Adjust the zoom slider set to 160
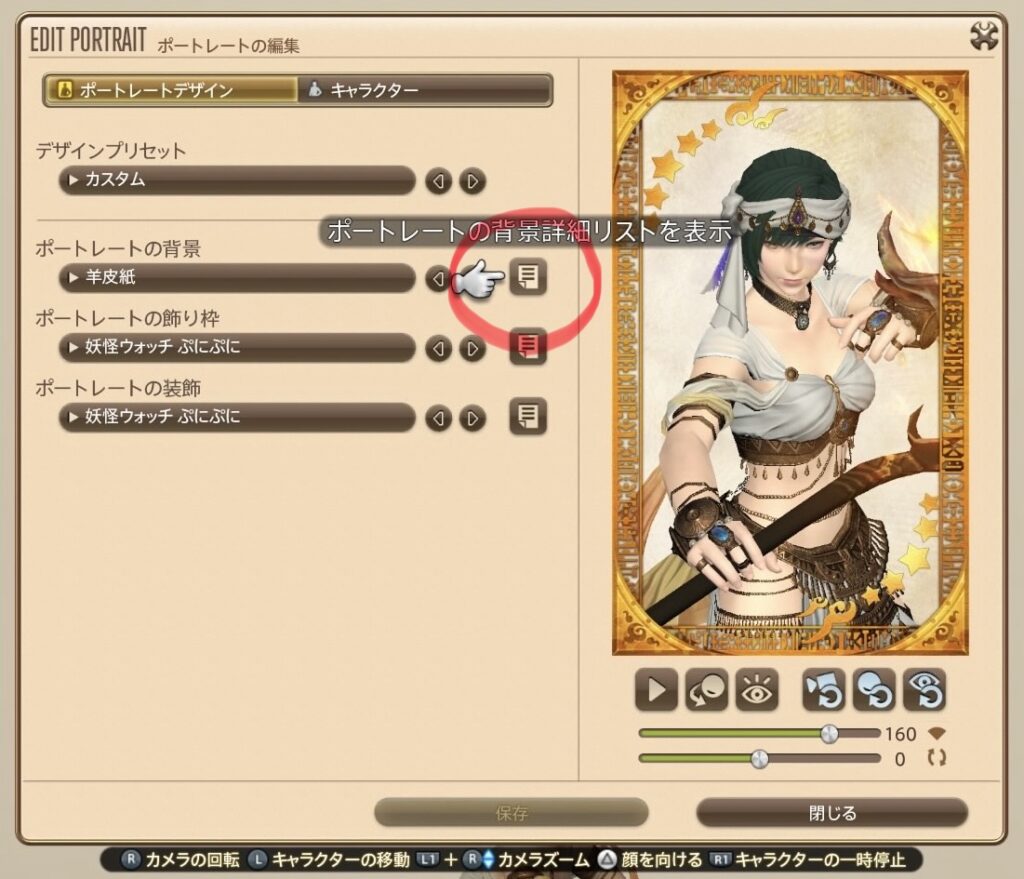This screenshot has height=879, width=1024. [829, 734]
